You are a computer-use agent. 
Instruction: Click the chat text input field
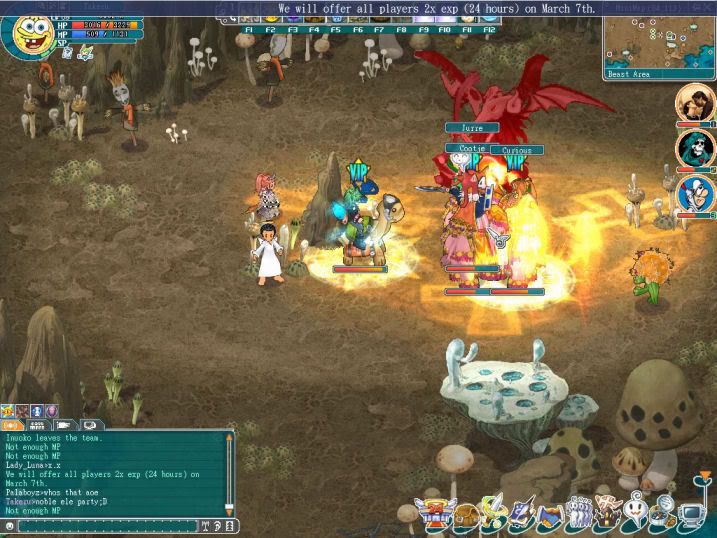pos(105,525)
